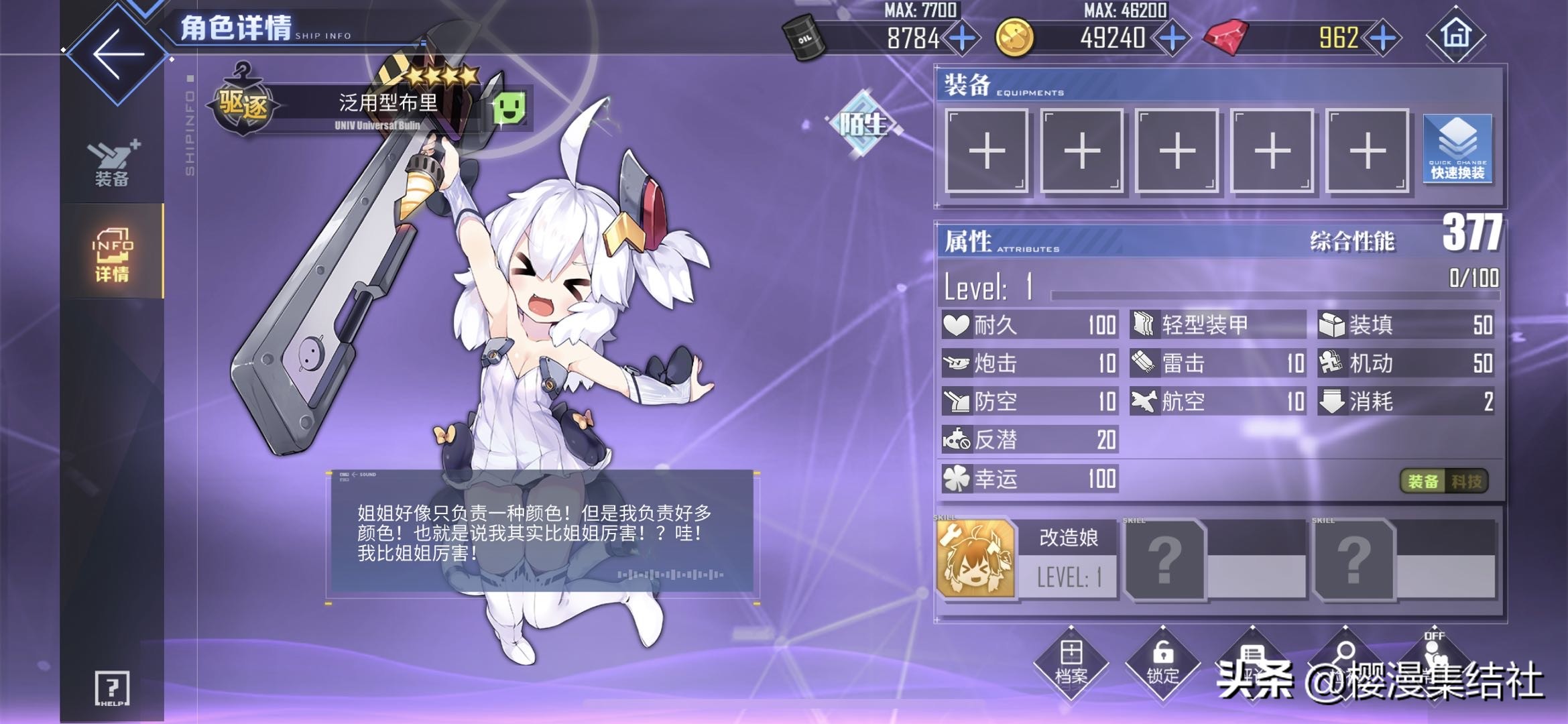Toggle the OFF character touch button
Screen dimensions: 1568x724
(x=1433, y=657)
